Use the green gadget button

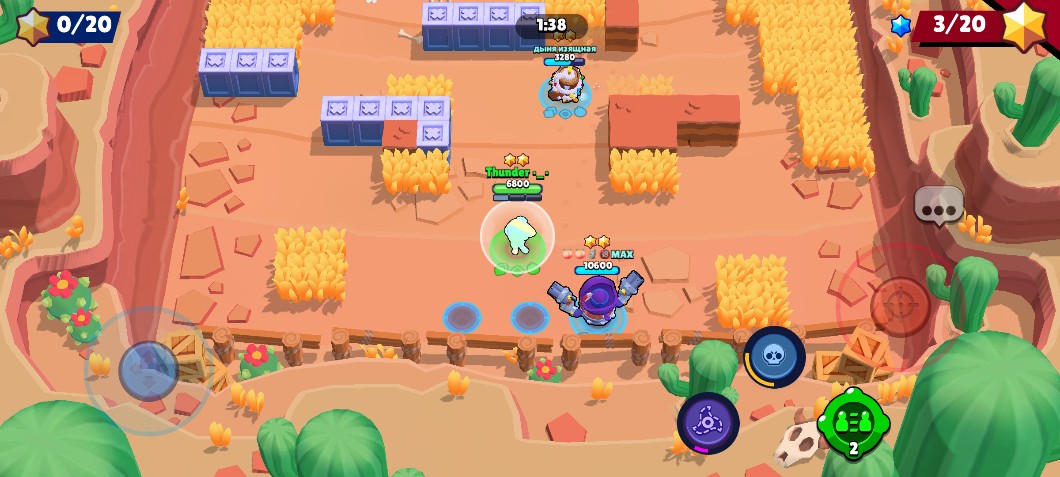coord(853,423)
